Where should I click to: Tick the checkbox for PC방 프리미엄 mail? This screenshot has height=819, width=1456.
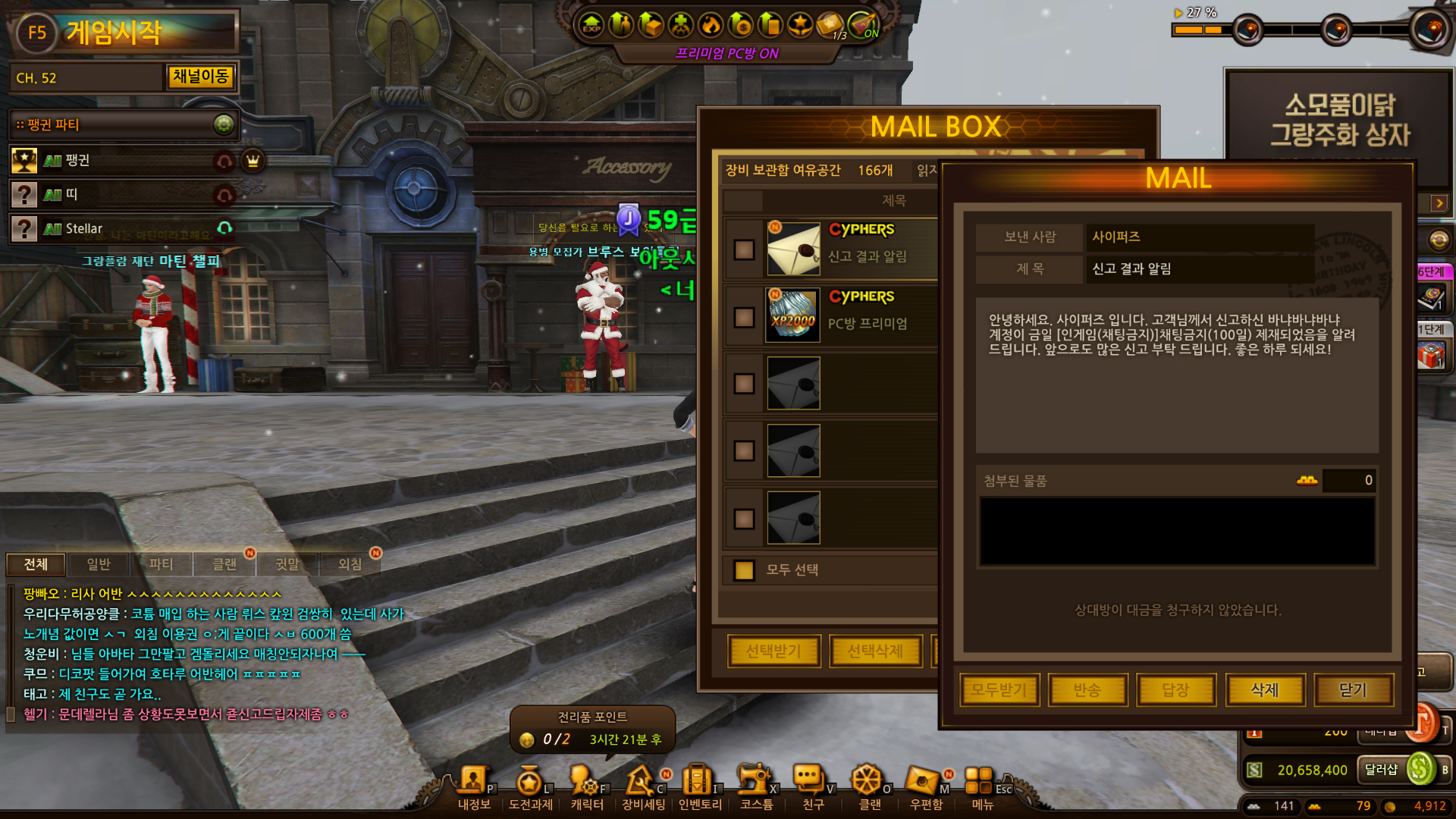tap(744, 317)
